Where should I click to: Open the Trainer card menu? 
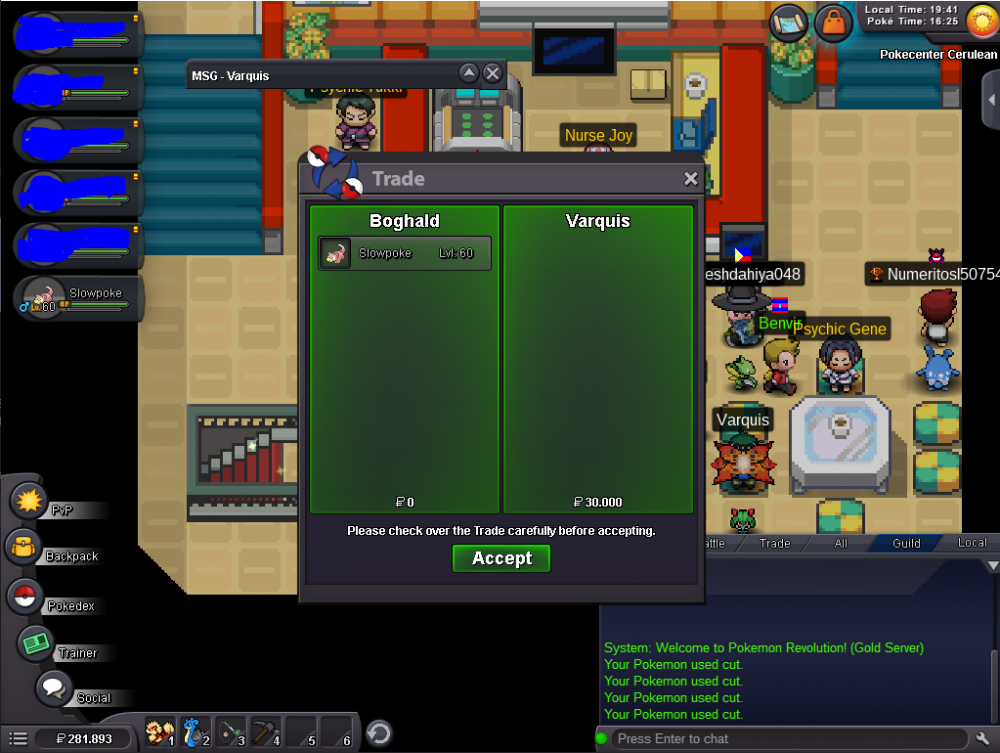click(37, 643)
